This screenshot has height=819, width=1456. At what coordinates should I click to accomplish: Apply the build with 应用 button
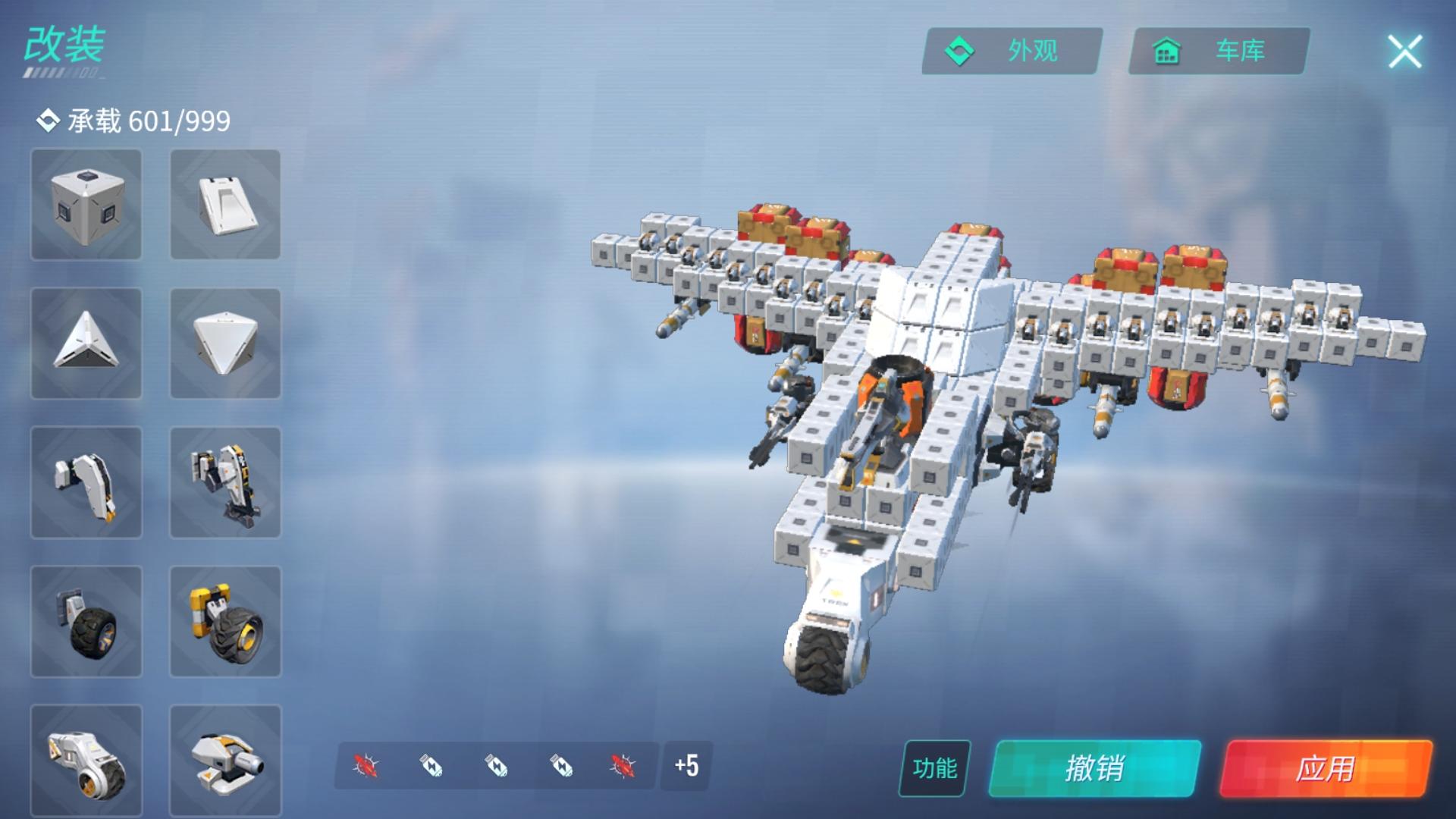pos(1326,768)
